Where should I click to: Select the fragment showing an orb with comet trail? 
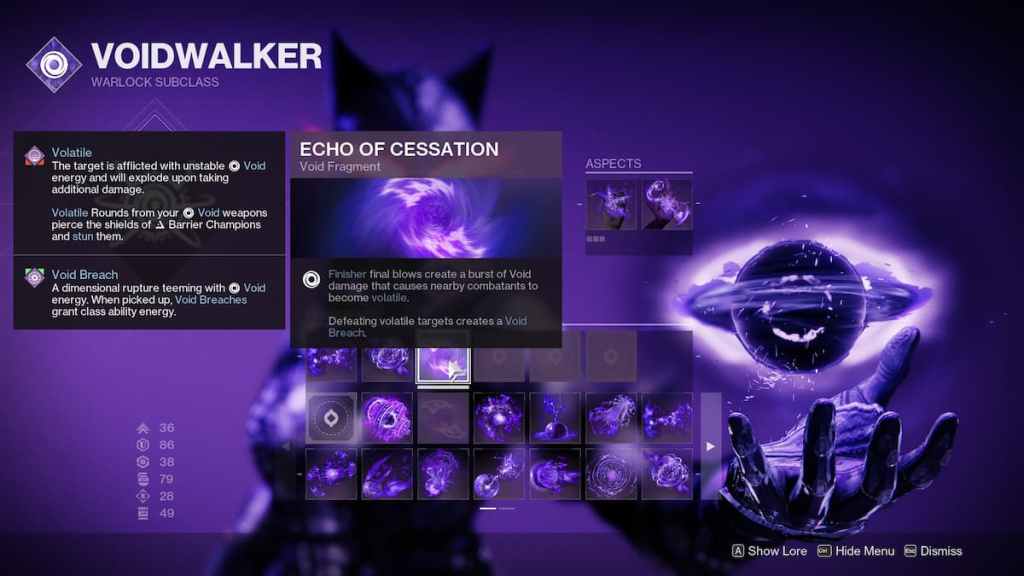point(499,474)
